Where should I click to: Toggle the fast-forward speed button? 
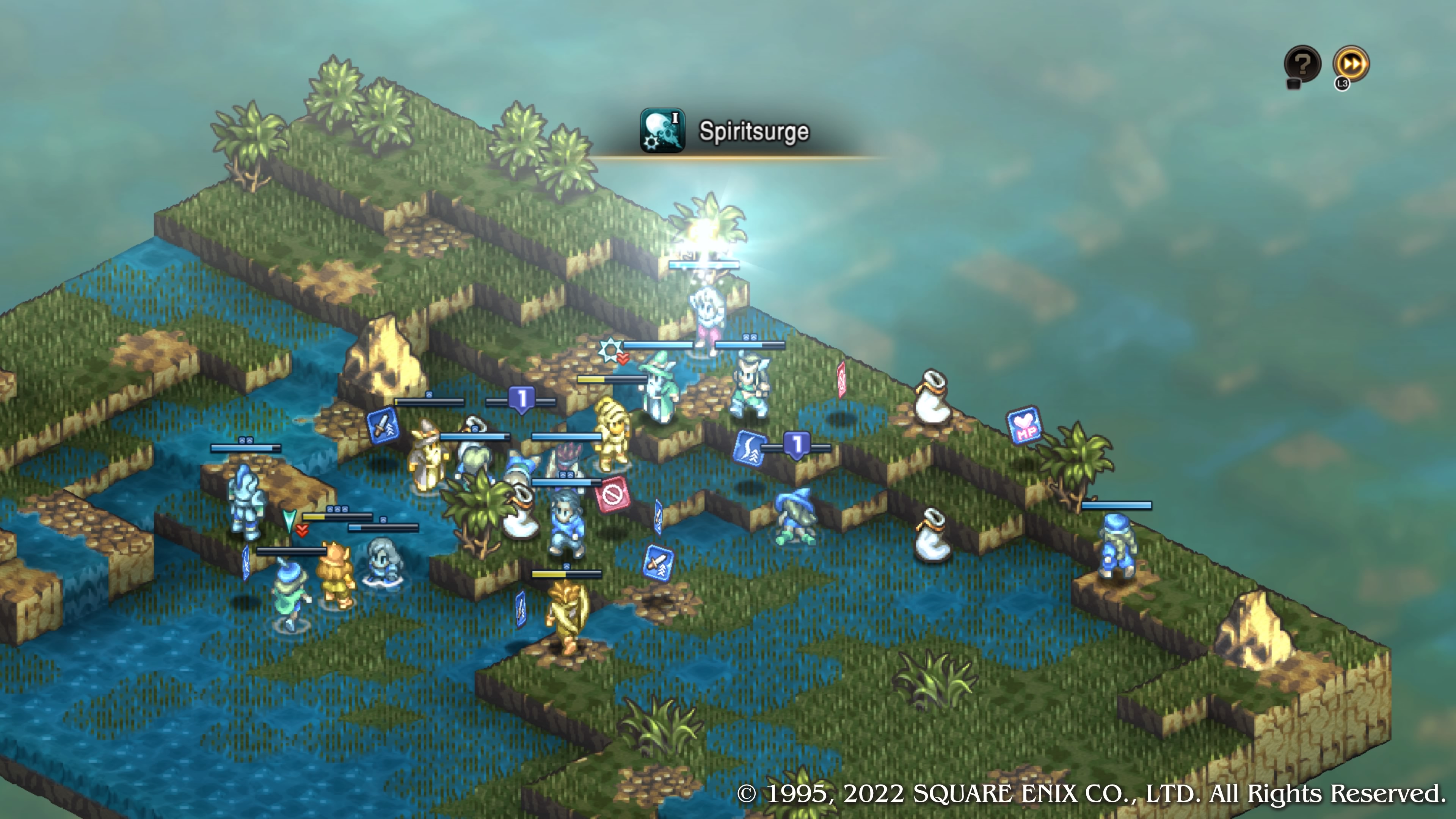click(1351, 64)
